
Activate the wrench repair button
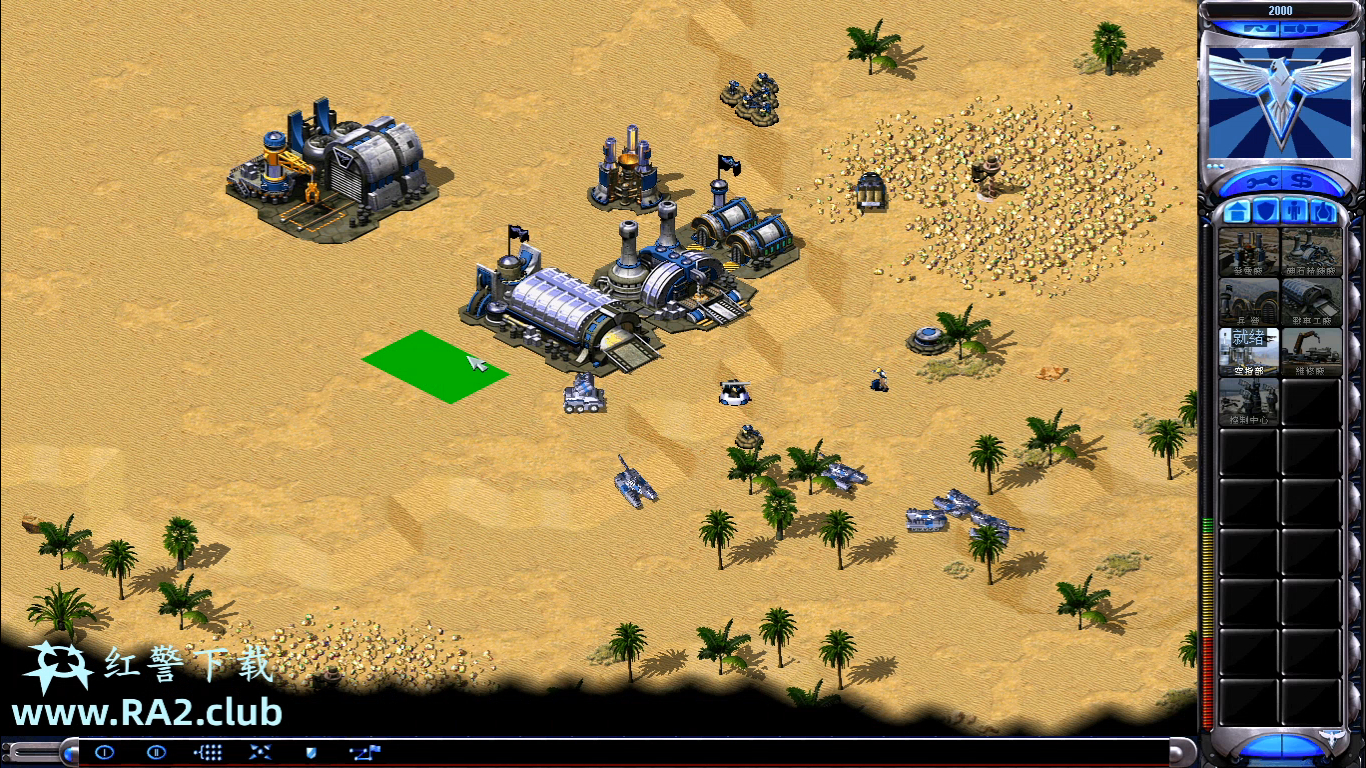[1261, 181]
